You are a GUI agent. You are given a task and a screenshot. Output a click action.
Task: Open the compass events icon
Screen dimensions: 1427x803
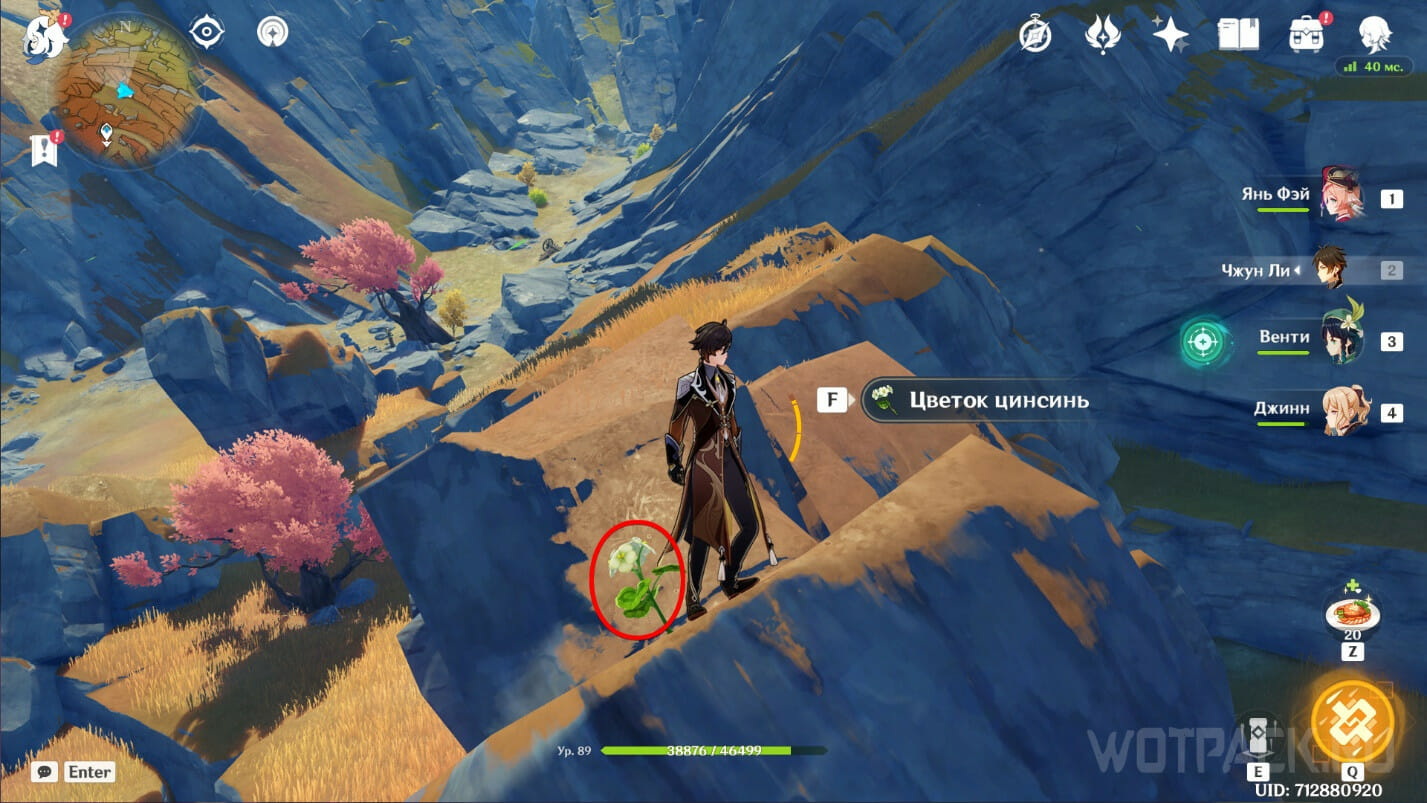click(x=1035, y=35)
